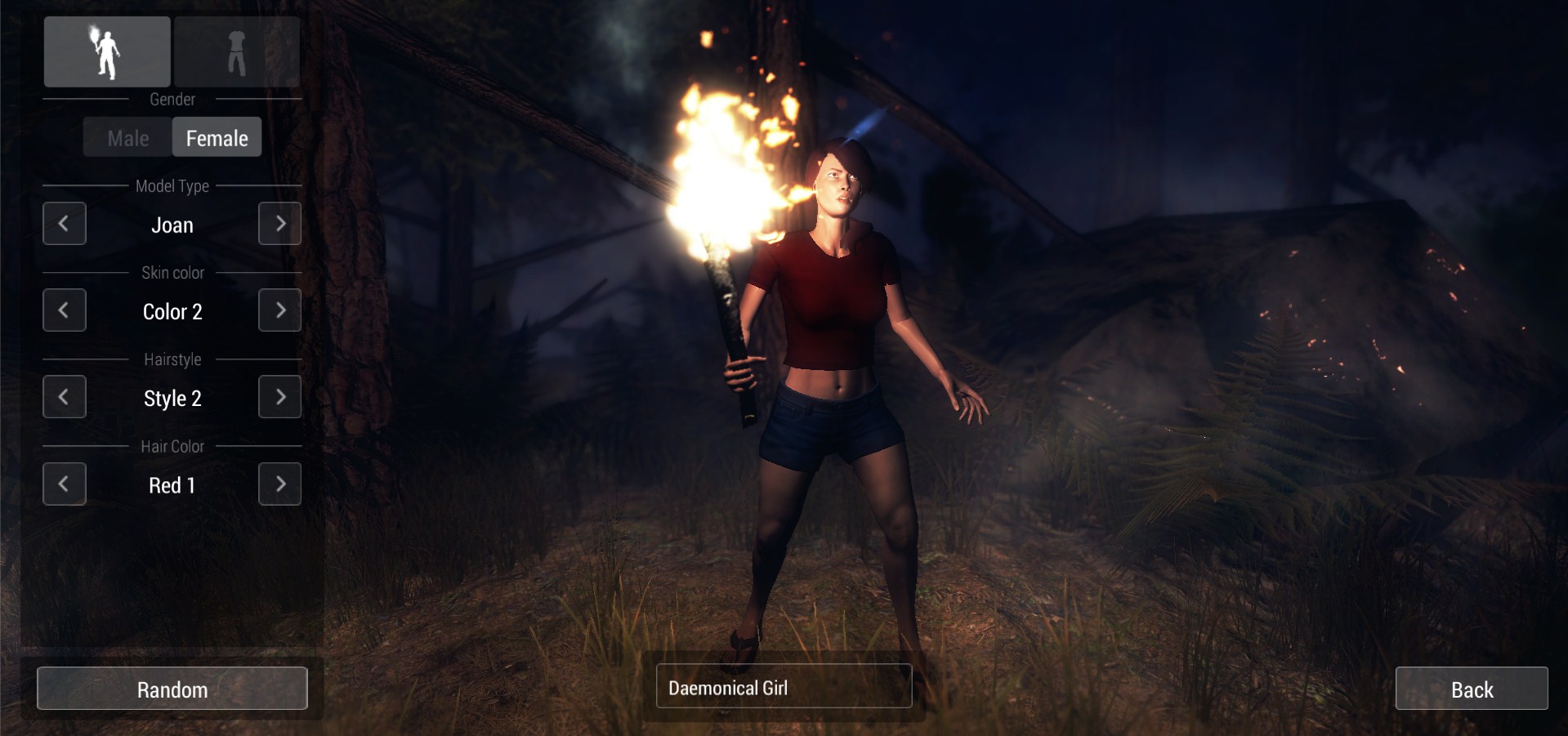Screen dimensions: 1568x736
Task: Select next Hair Color after Red 1
Action: click(x=279, y=484)
